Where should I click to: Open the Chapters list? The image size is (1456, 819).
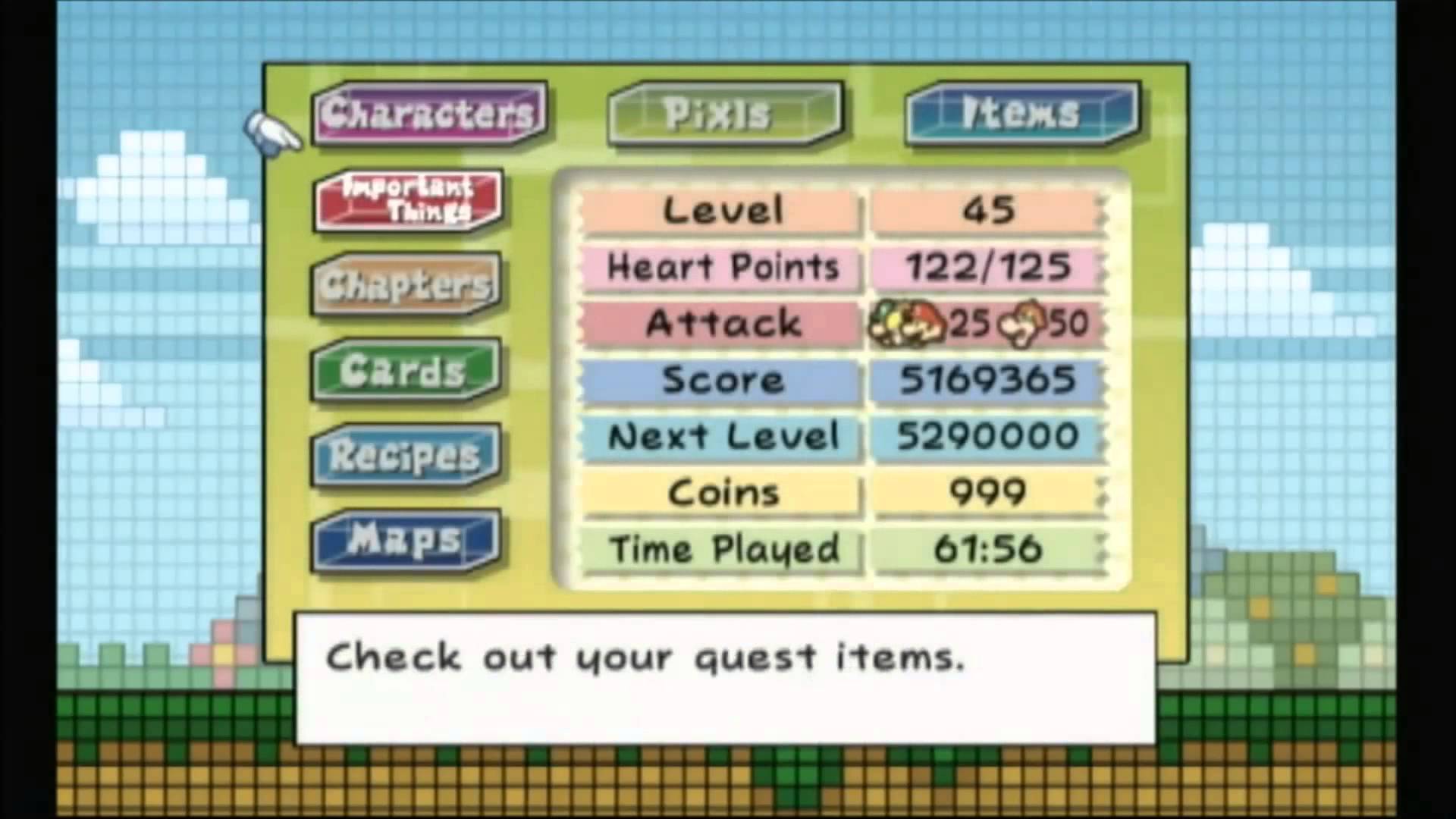pos(406,285)
